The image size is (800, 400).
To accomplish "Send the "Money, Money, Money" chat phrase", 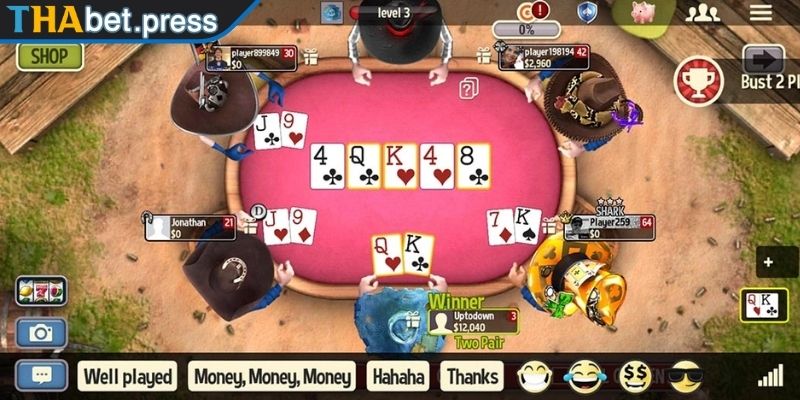I will coord(273,377).
